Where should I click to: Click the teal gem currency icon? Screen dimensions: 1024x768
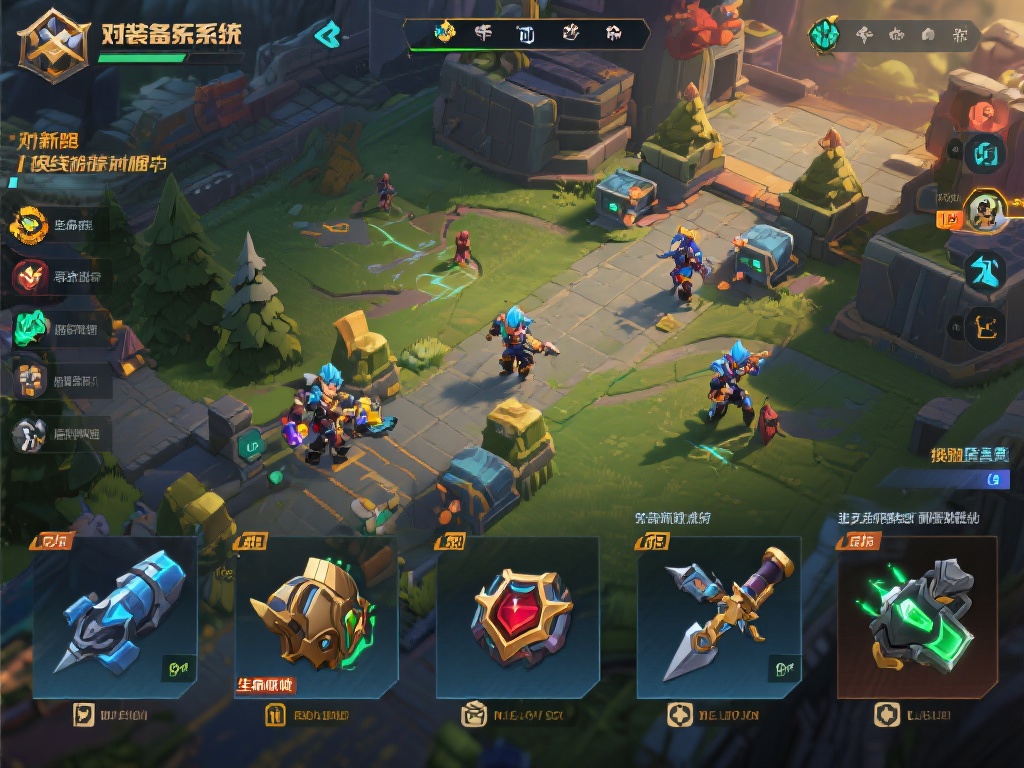point(824,35)
